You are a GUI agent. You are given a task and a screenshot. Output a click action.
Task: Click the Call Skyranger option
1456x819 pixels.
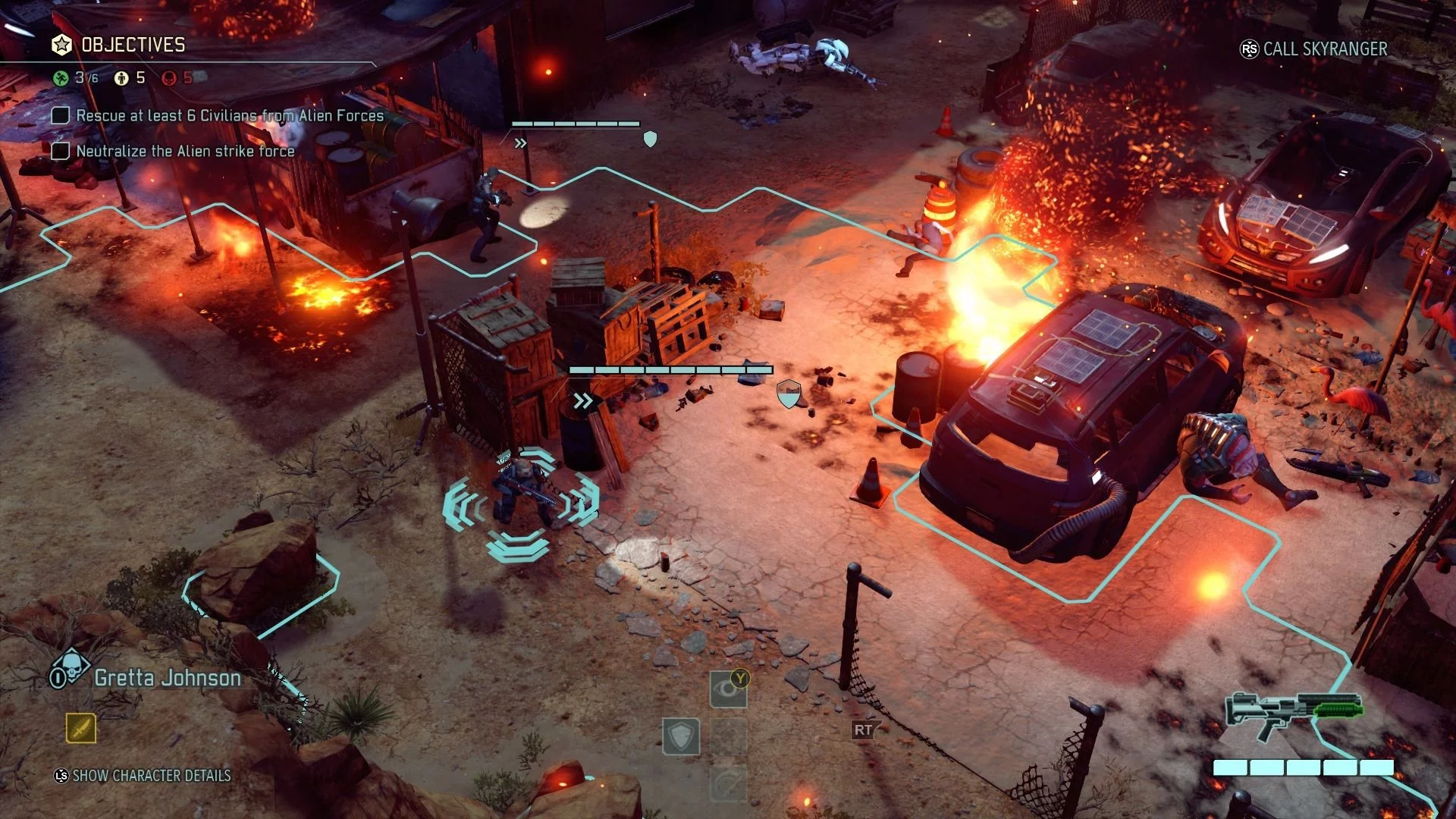click(x=1324, y=49)
